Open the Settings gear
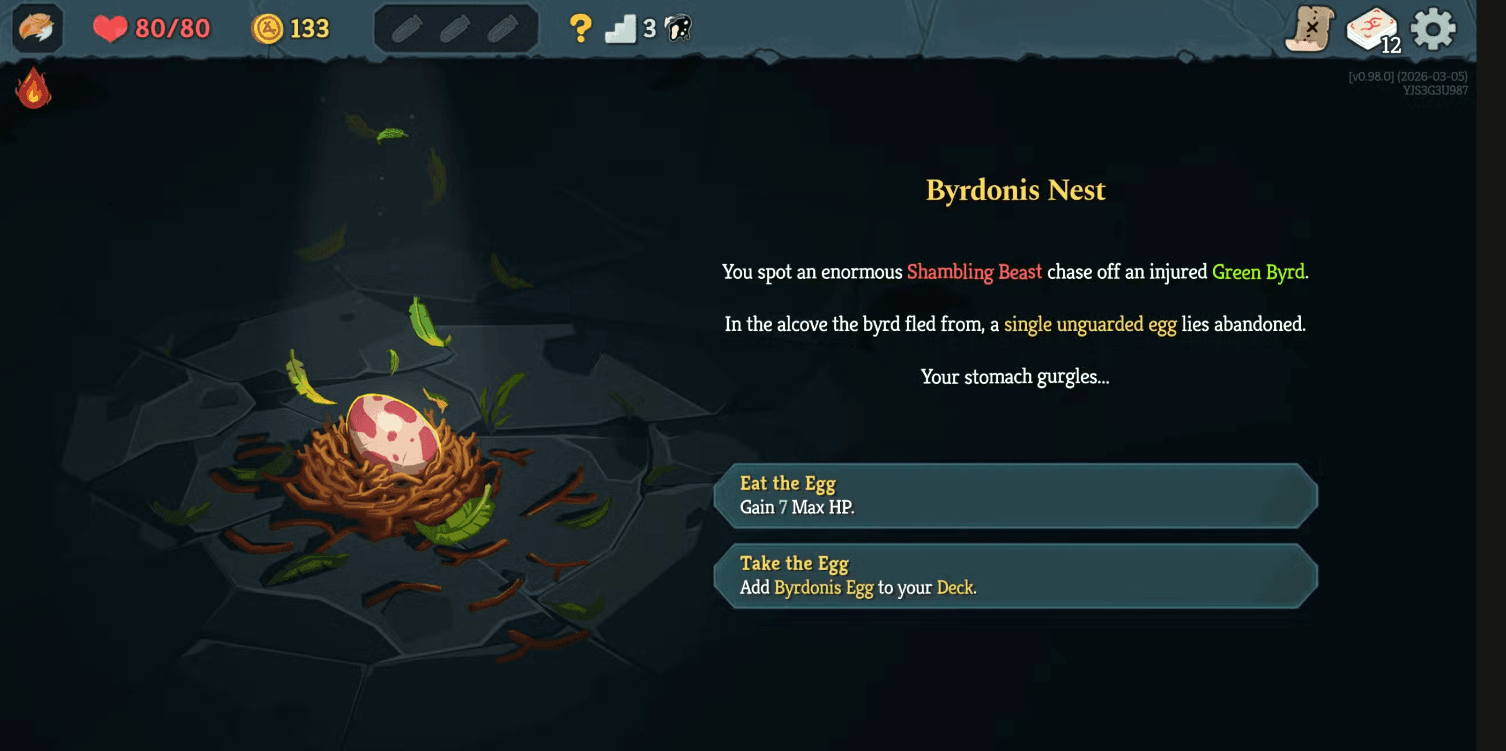 (1434, 28)
